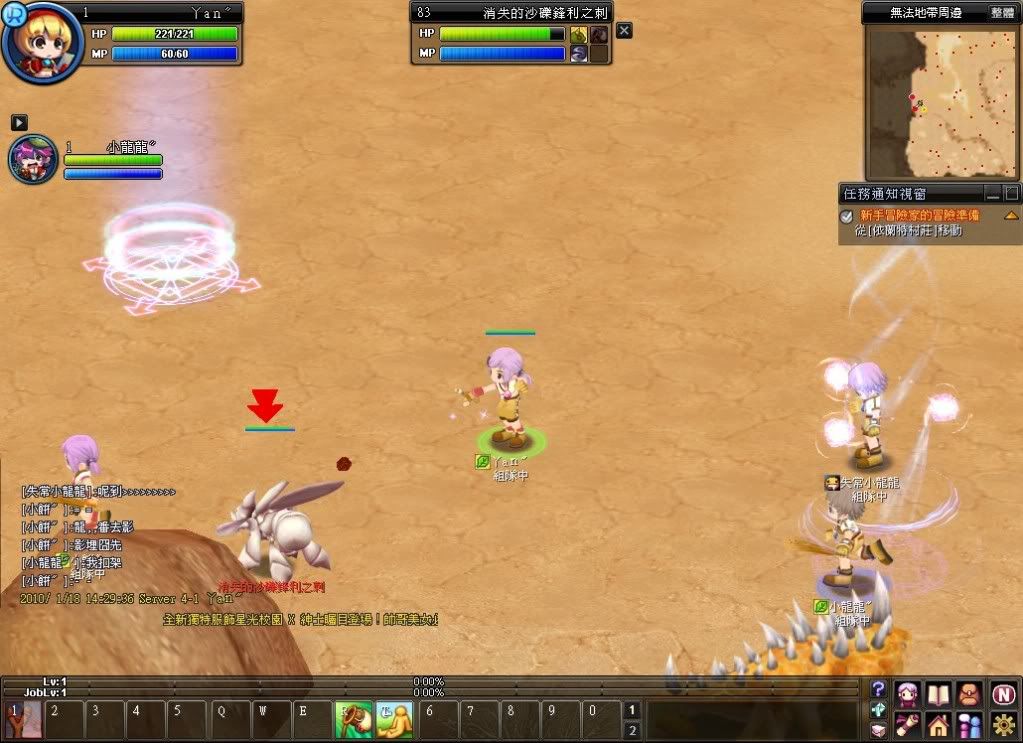Open the open-book icon
Screen dimensions: 1023x743
(x=938, y=693)
